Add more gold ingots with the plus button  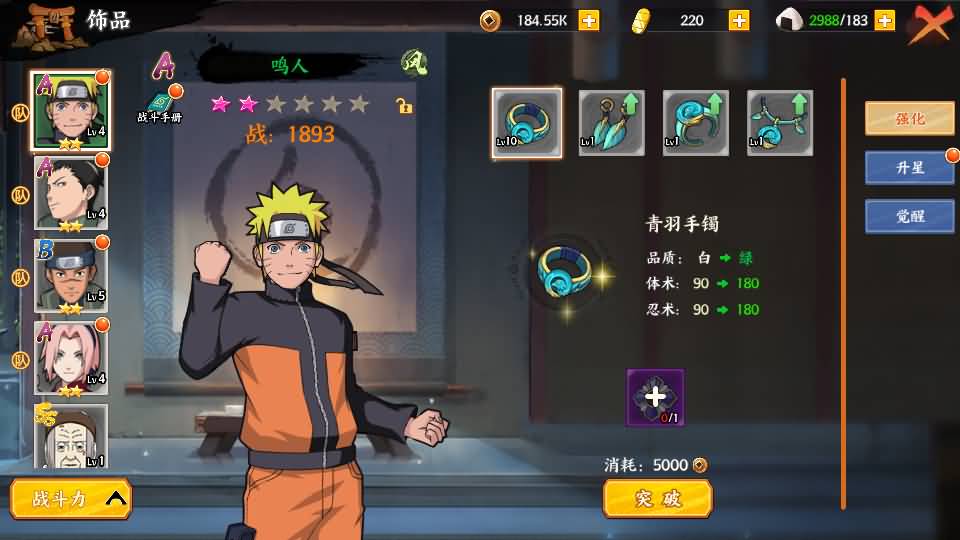(x=739, y=20)
